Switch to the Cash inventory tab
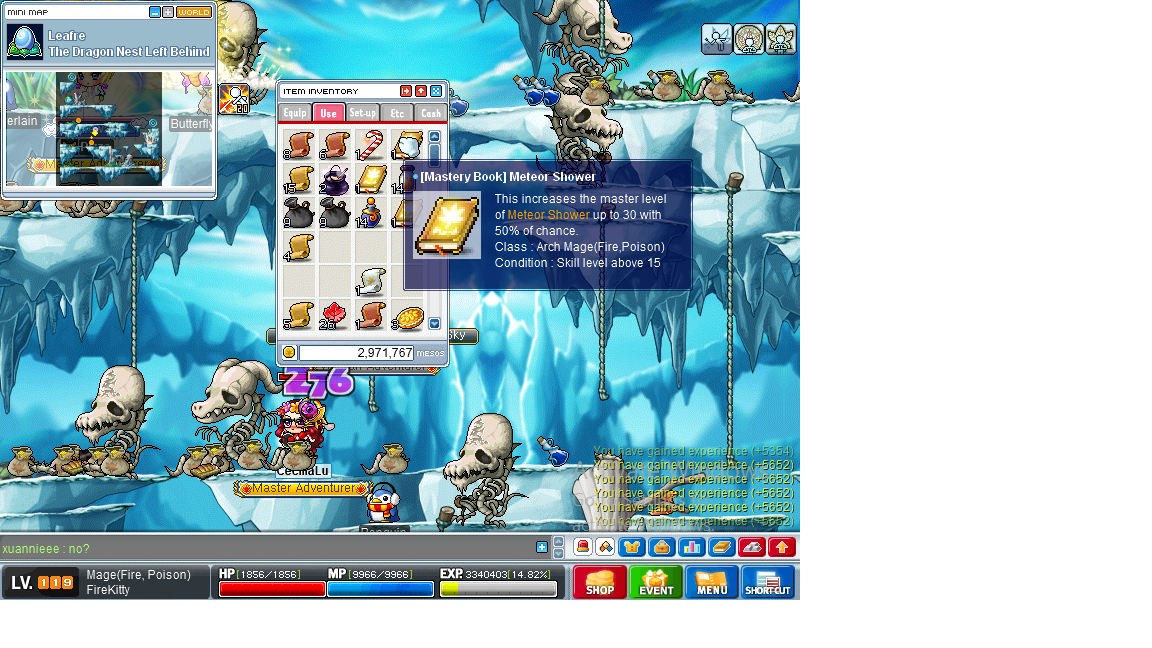This screenshot has height=648, width=1152. (x=430, y=113)
